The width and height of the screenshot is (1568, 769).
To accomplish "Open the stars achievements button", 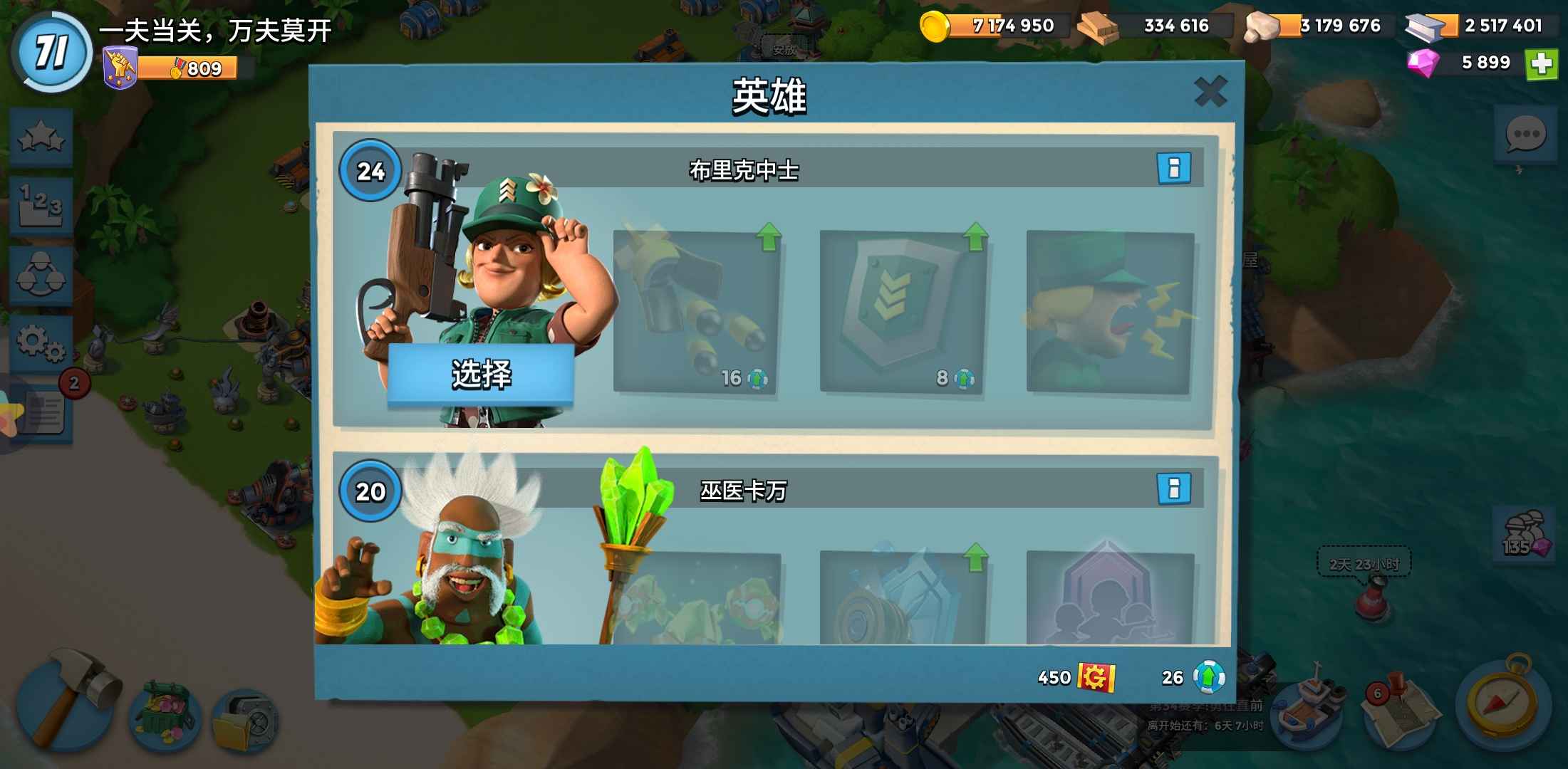I will click(41, 137).
